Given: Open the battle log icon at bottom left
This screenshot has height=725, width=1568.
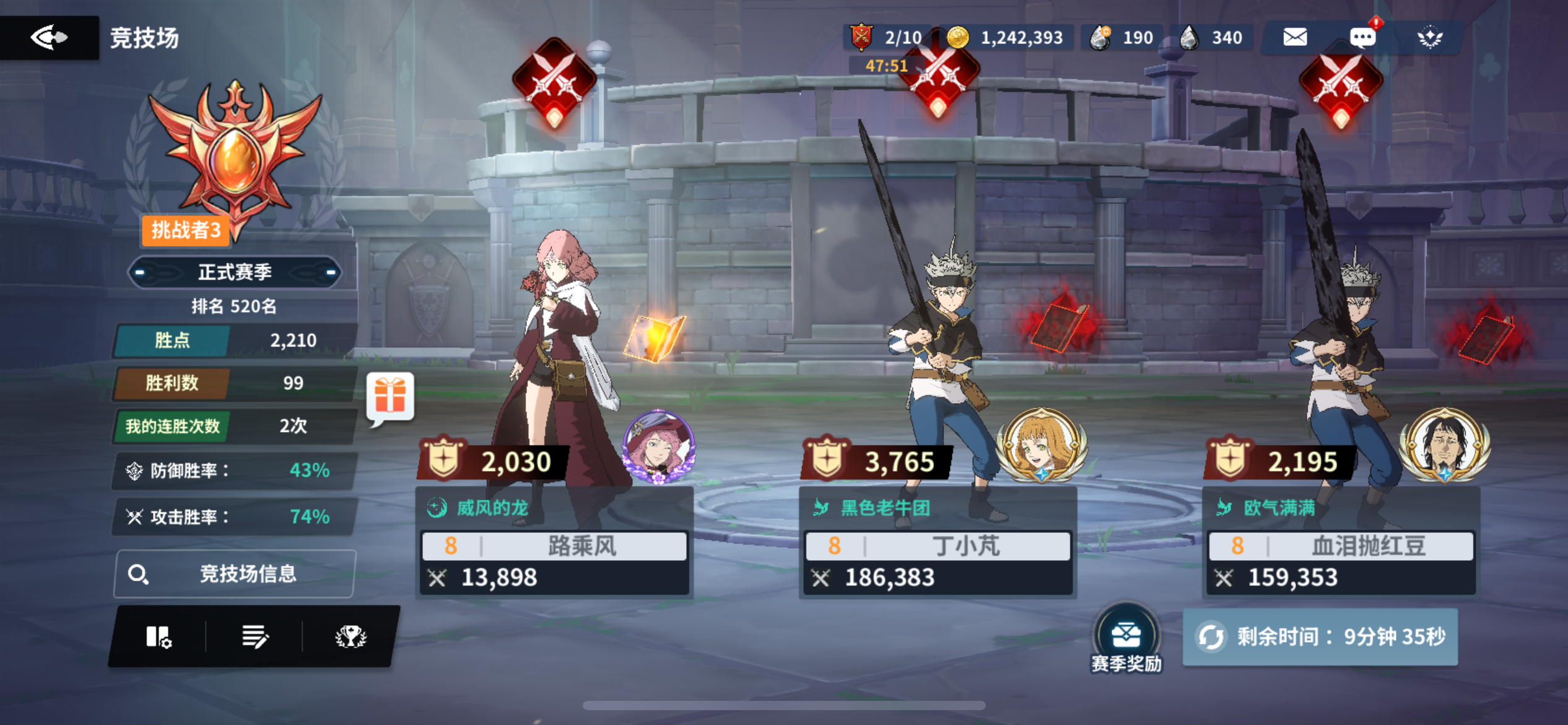Looking at the screenshot, I should [255, 636].
